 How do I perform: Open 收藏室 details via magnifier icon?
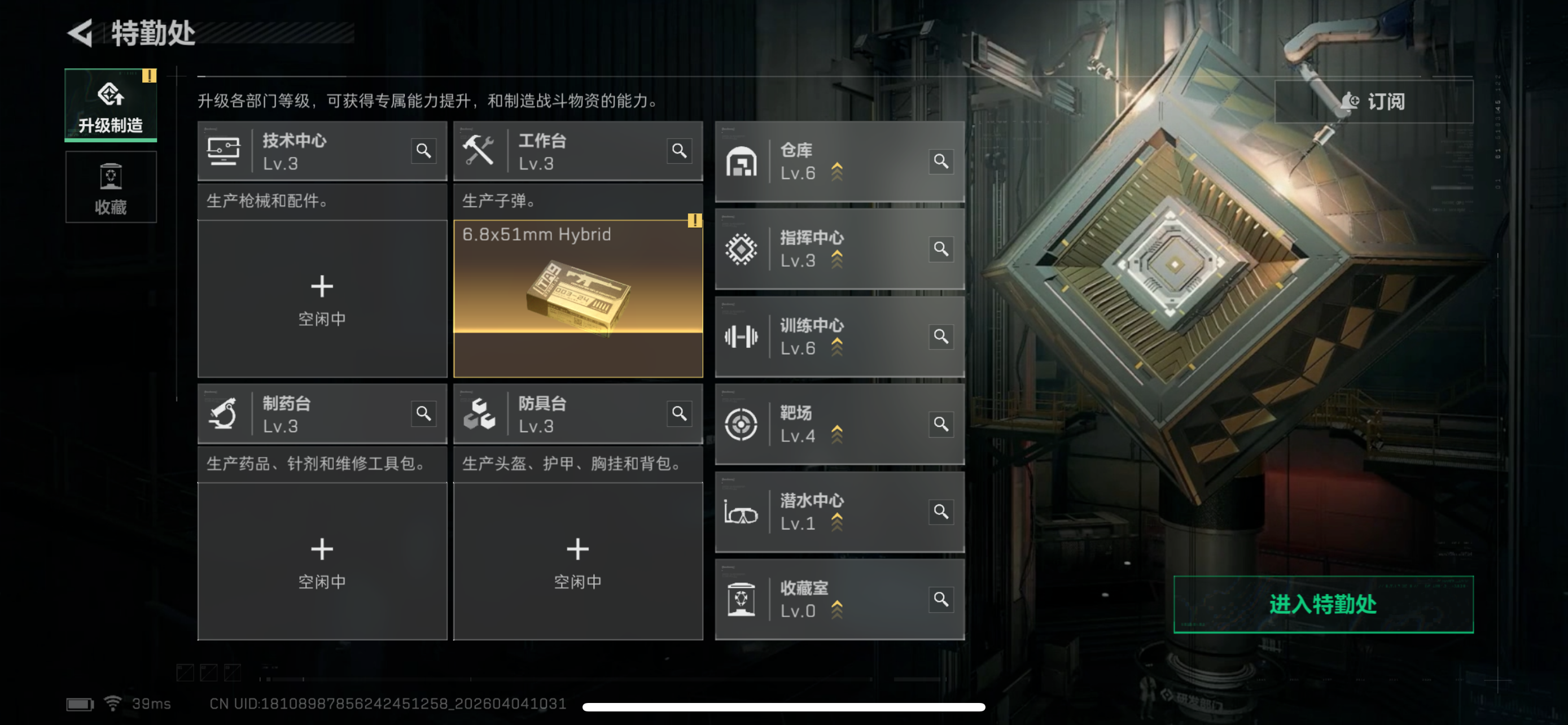pyautogui.click(x=940, y=600)
